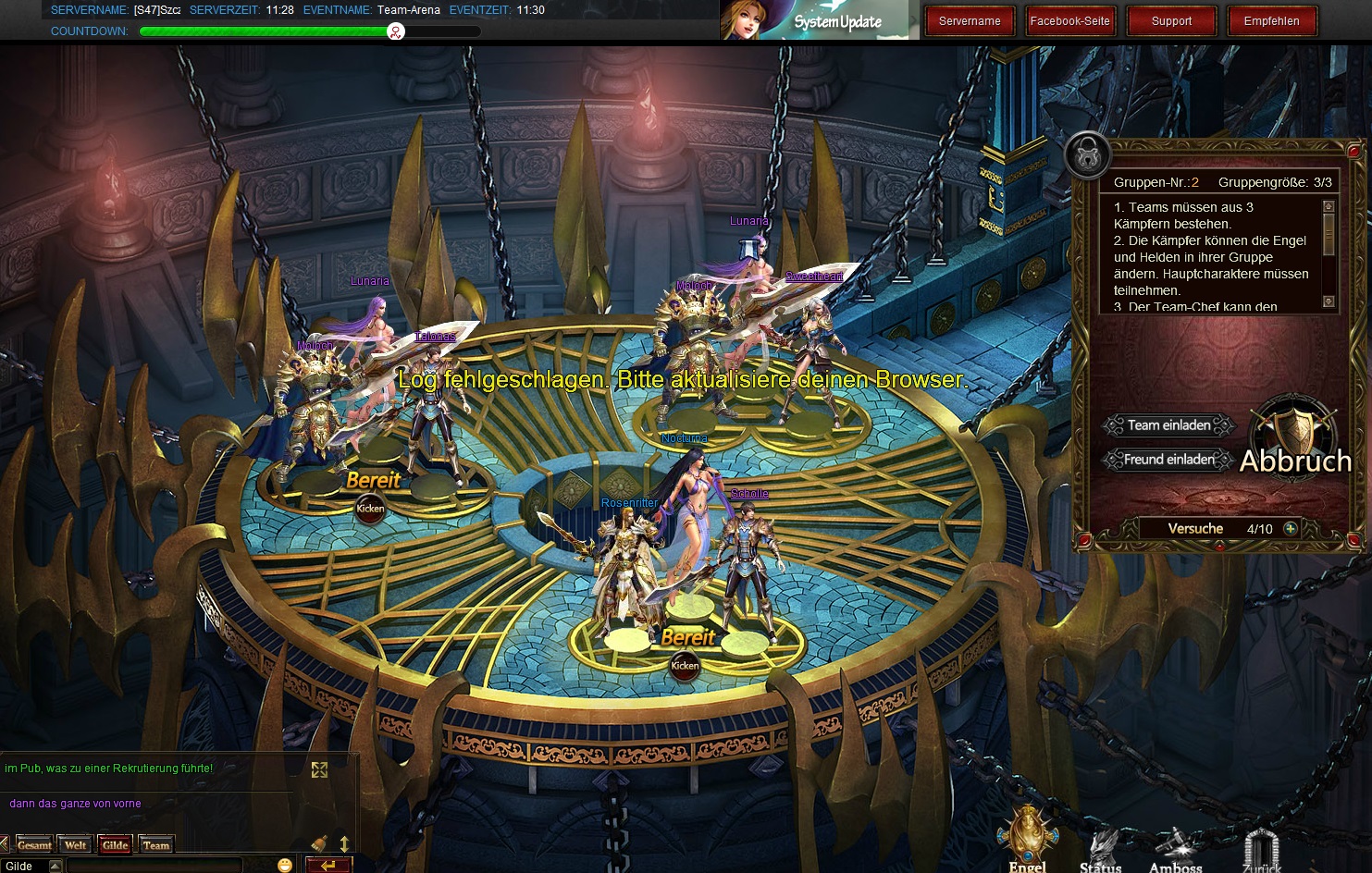Show the Team chat tab
This screenshot has width=1372, height=873.
pyautogui.click(x=156, y=844)
